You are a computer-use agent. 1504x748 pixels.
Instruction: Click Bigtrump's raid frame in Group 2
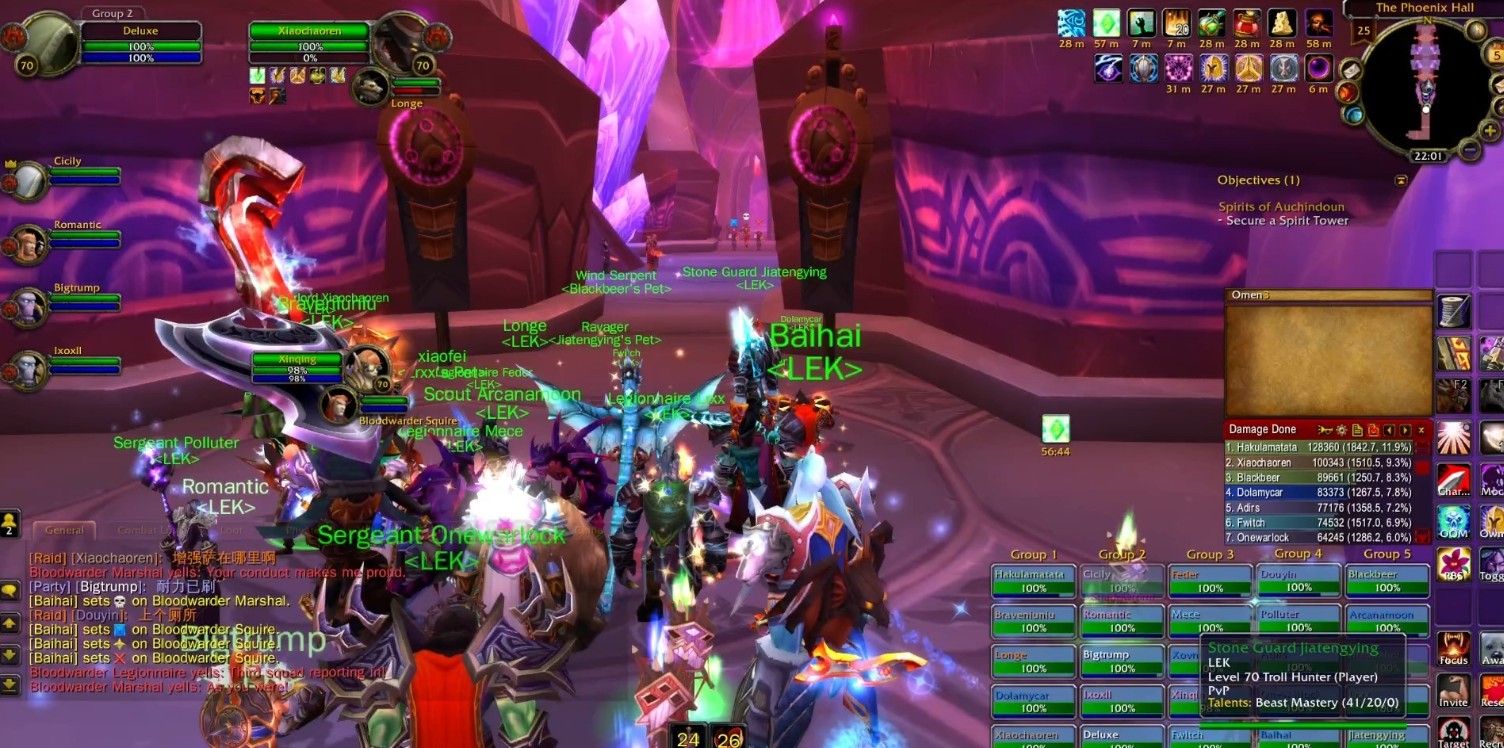coord(1122,661)
